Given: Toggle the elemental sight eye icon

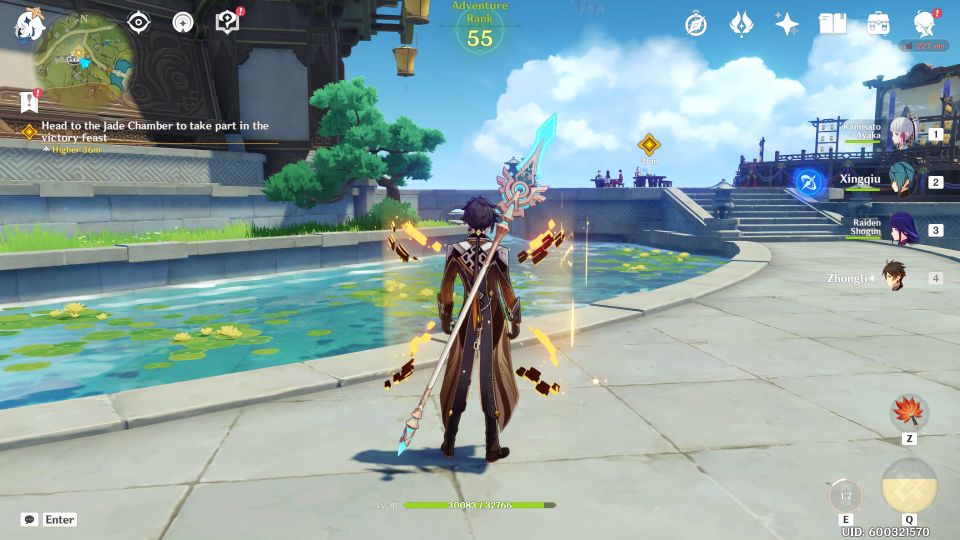Looking at the screenshot, I should pos(138,23).
